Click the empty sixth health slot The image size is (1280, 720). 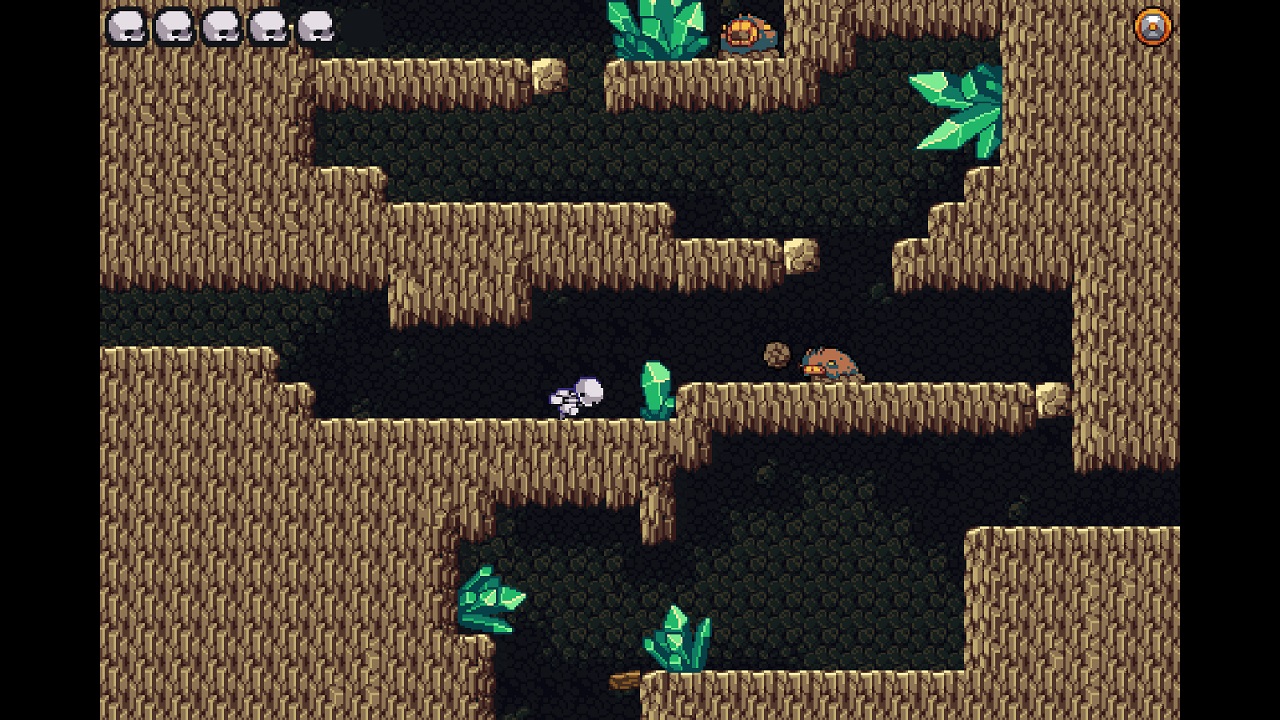364,25
